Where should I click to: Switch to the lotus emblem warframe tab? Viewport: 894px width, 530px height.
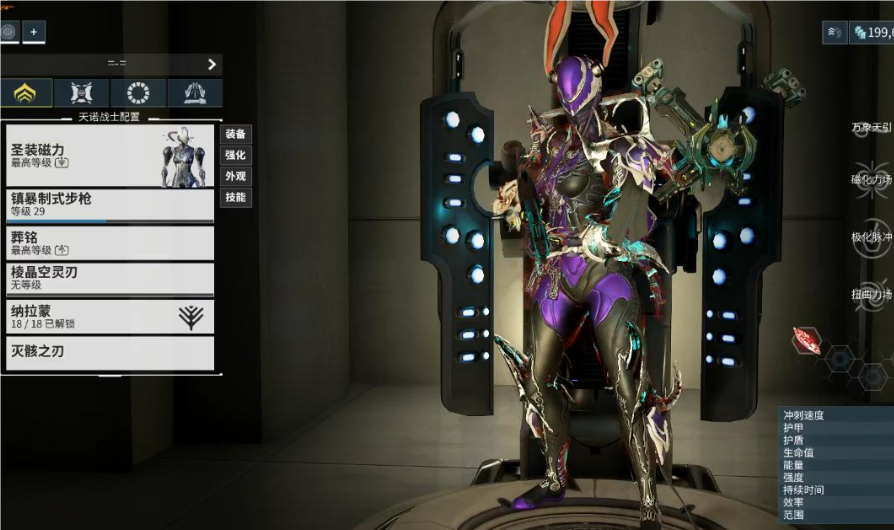[25, 93]
